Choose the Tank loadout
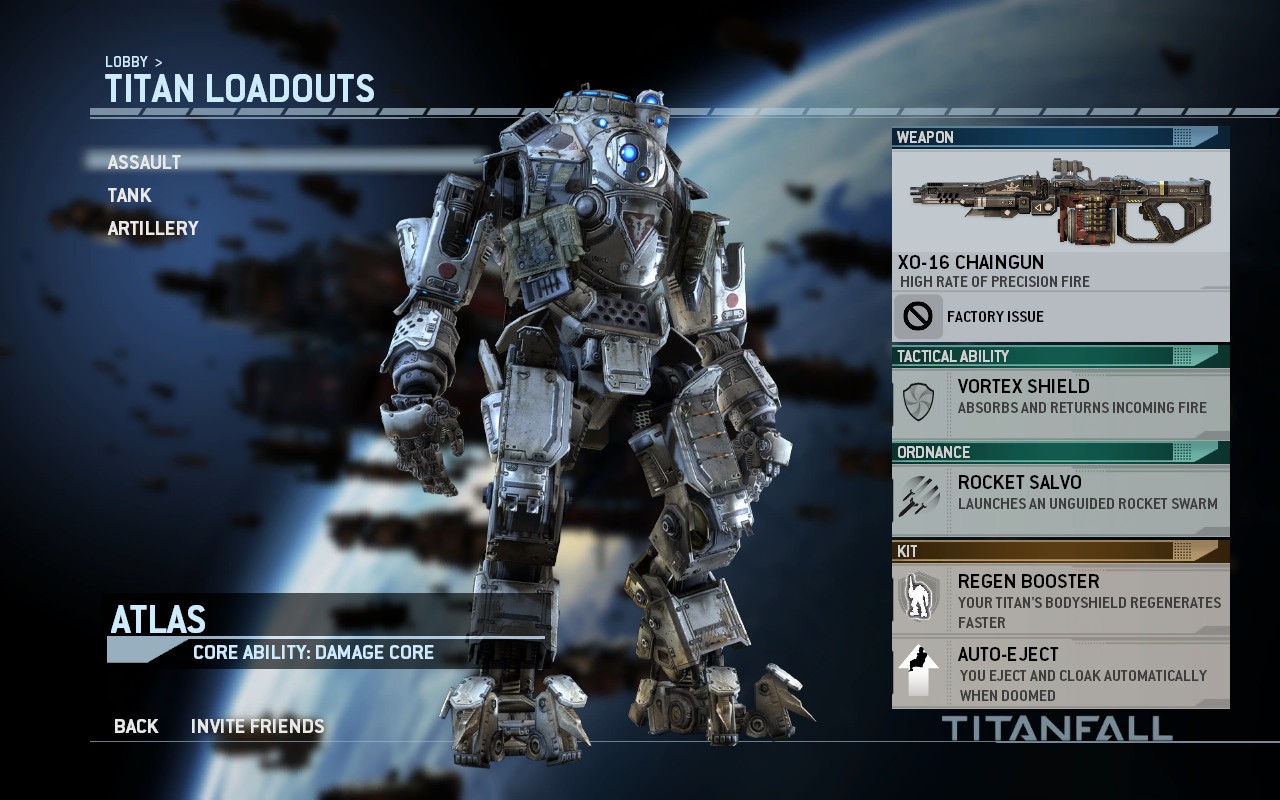Image resolution: width=1280 pixels, height=800 pixels. coord(130,195)
